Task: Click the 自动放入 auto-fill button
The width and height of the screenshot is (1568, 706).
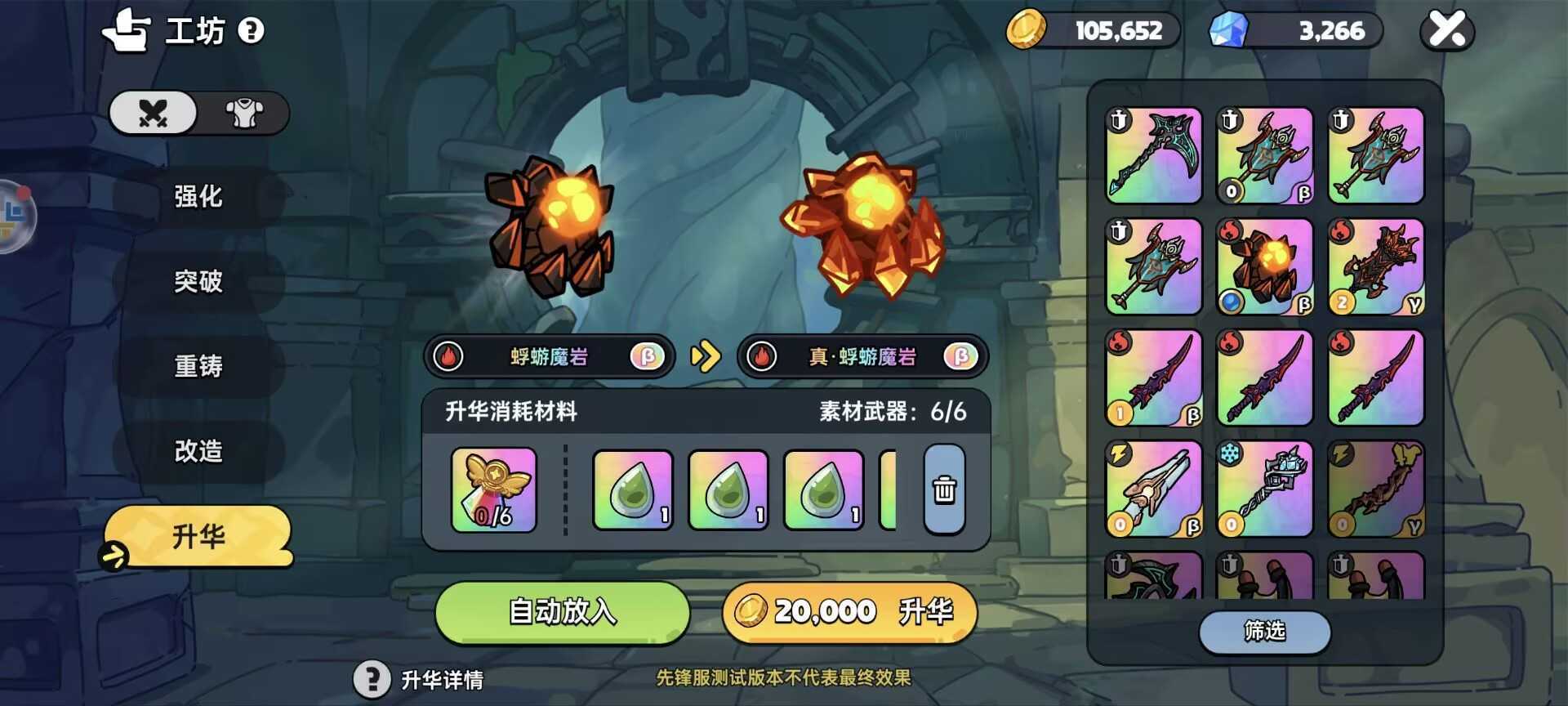Action: [x=562, y=612]
